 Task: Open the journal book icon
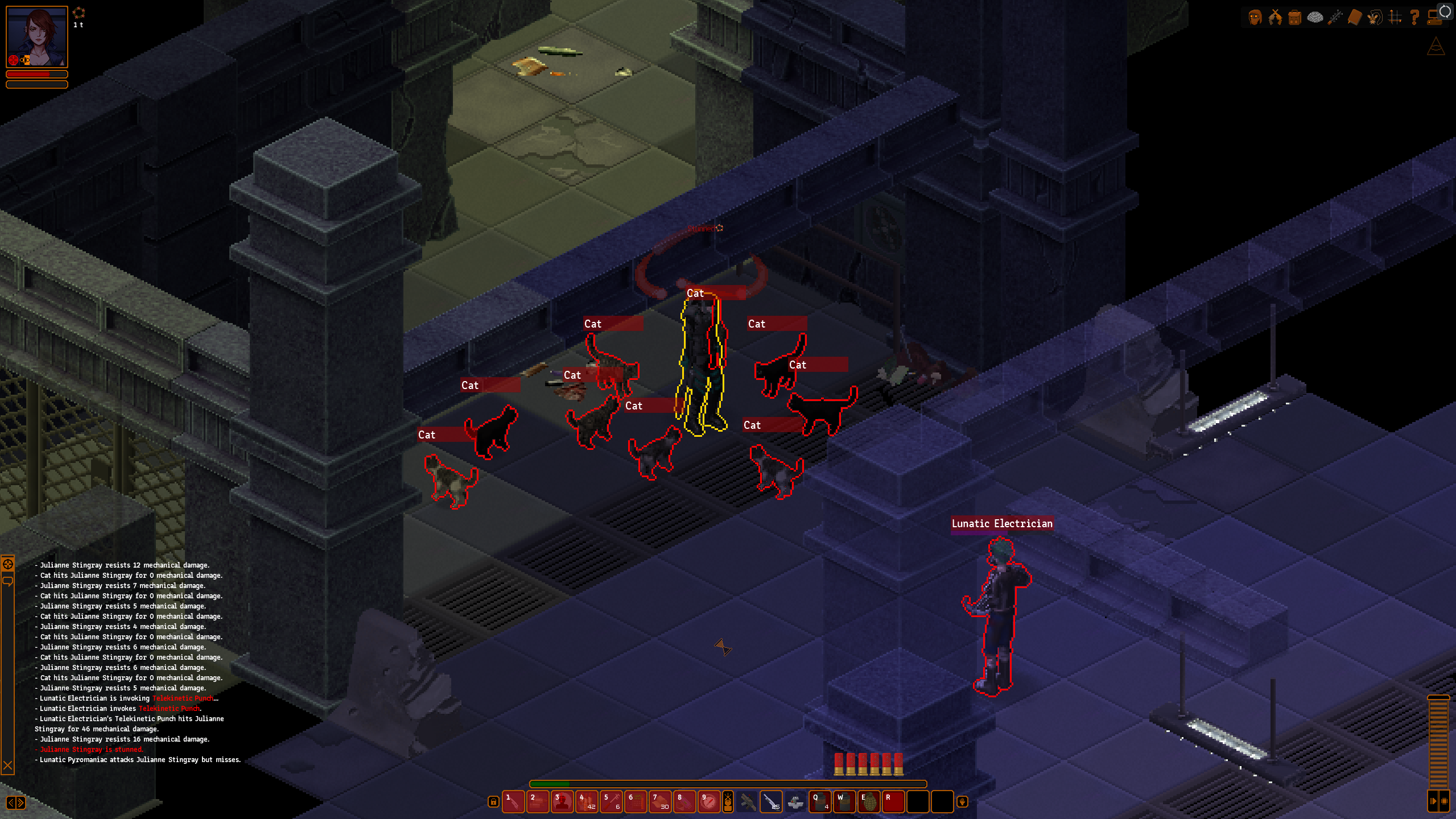click(x=1355, y=18)
